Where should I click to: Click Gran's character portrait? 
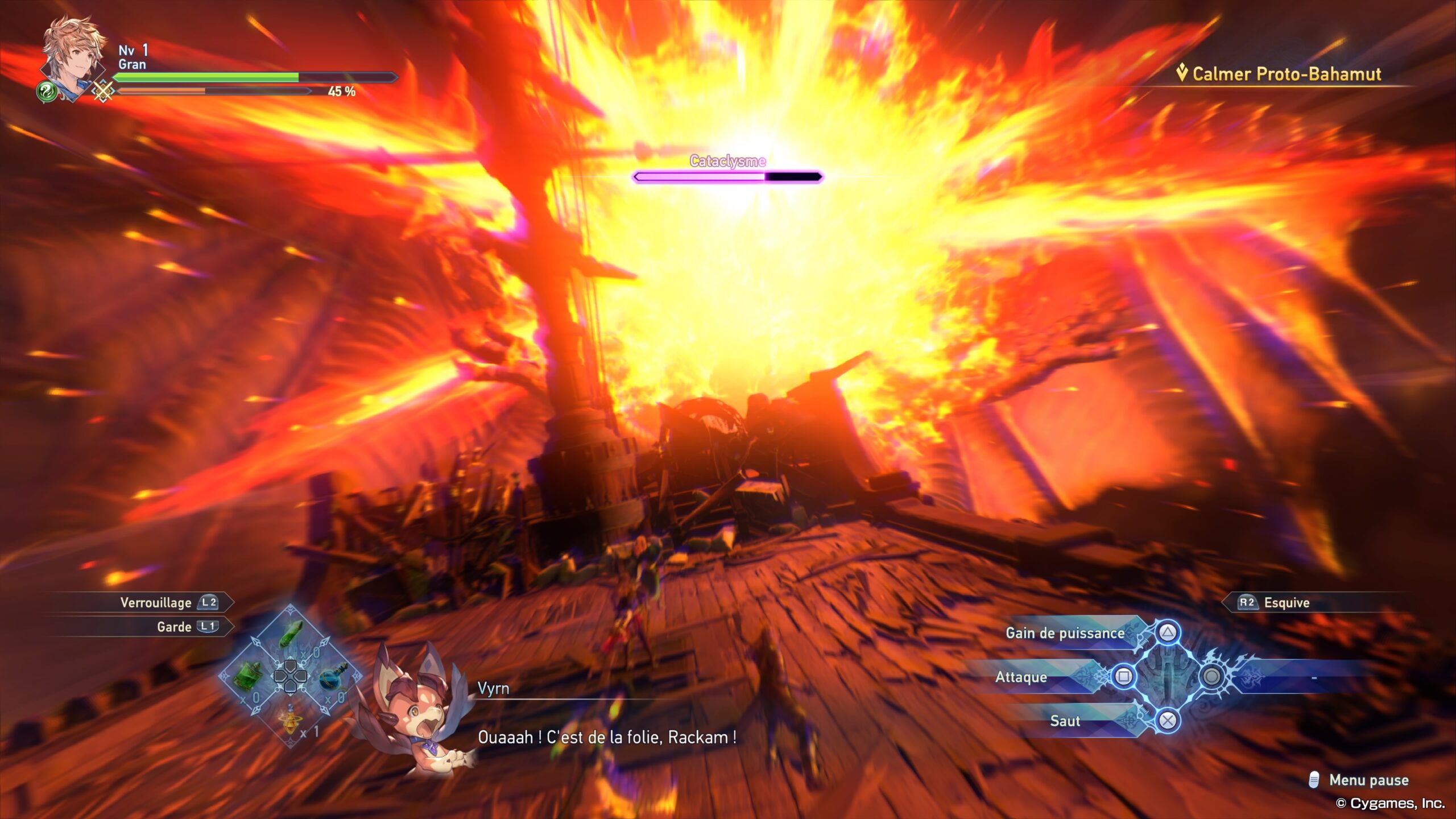[x=74, y=57]
